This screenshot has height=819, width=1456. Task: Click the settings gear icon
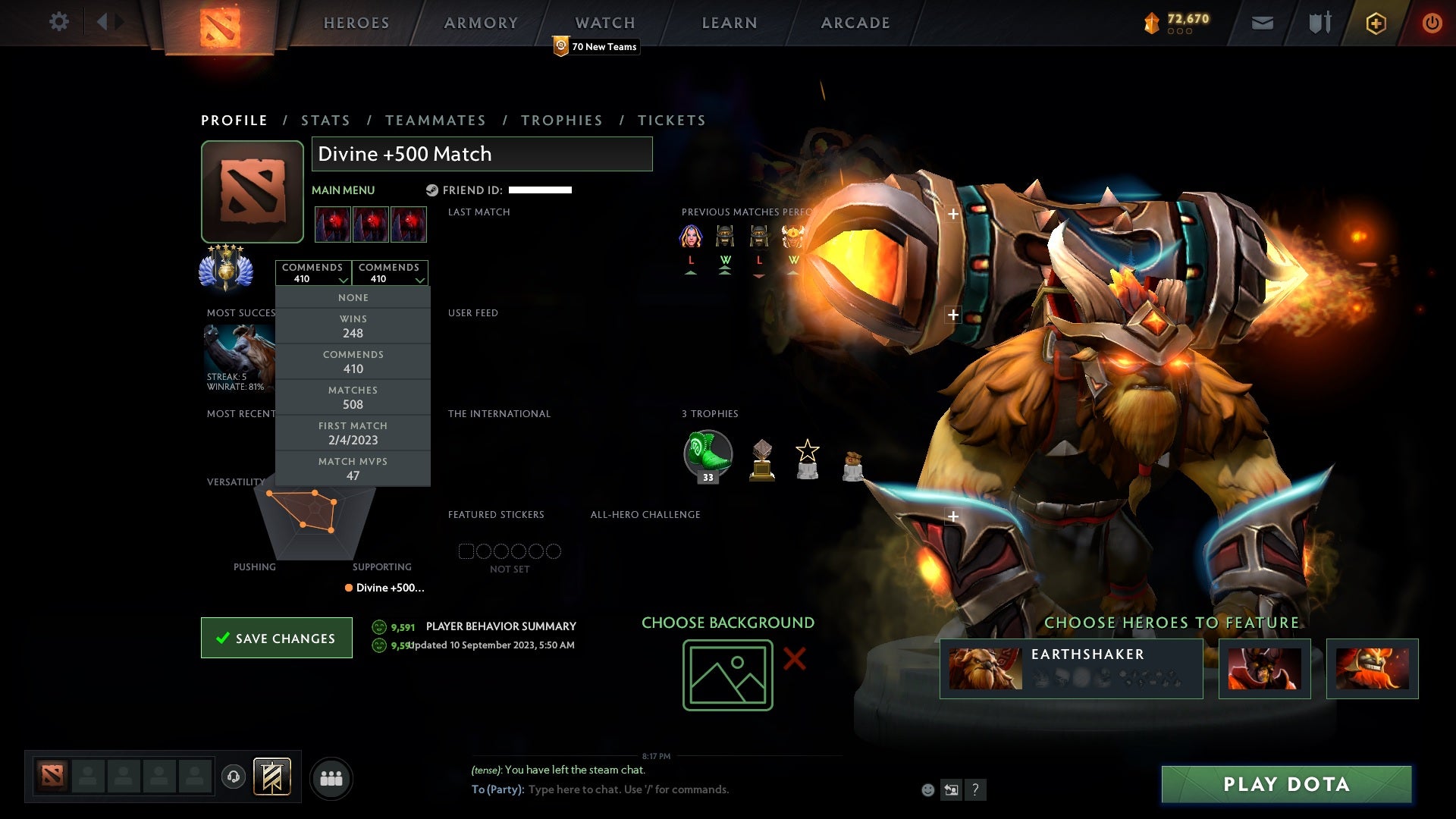click(59, 21)
